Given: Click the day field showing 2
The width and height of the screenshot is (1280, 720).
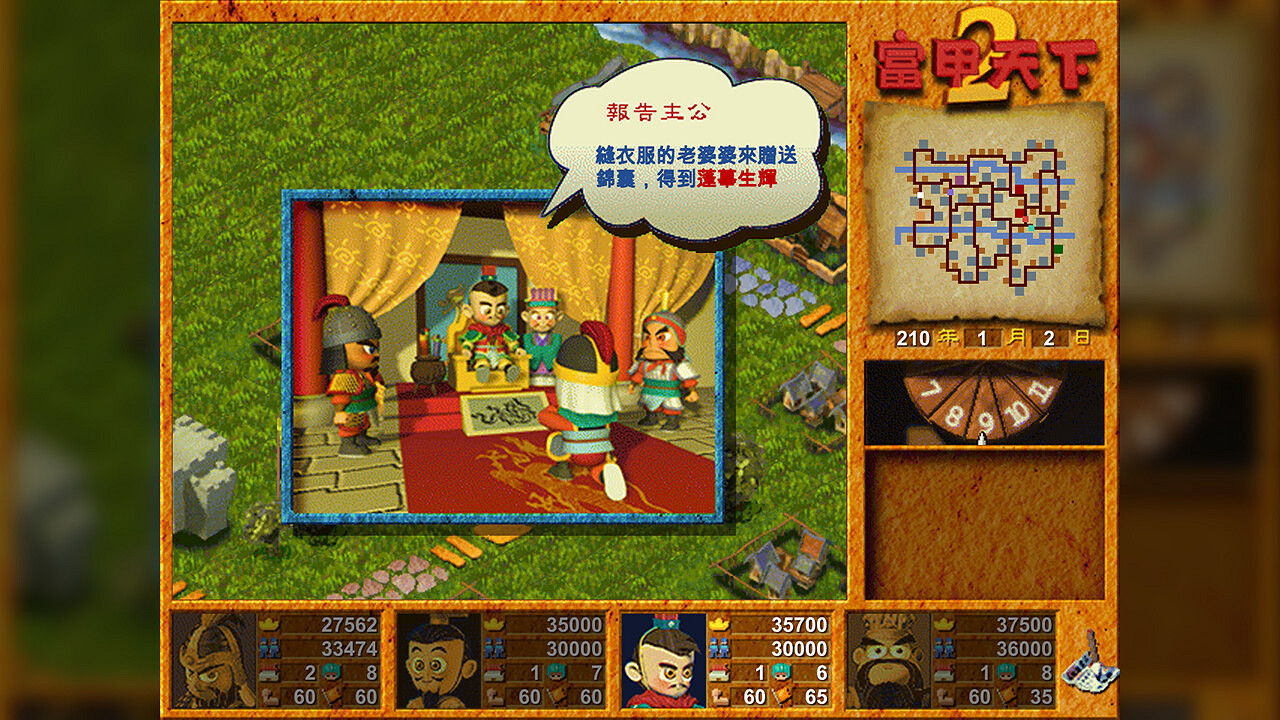Looking at the screenshot, I should pyautogui.click(x=1048, y=337).
